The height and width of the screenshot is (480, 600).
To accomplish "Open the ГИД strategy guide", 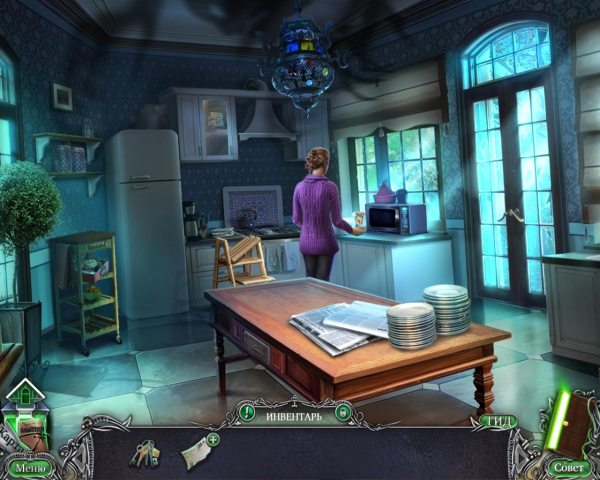I will pos(500,421).
